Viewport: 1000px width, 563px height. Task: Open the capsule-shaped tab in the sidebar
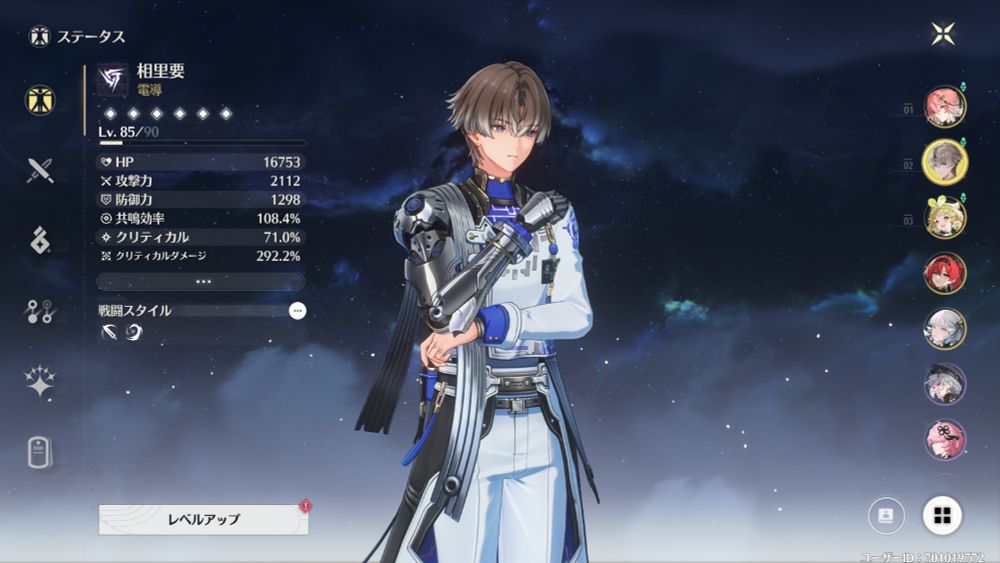pyautogui.click(x=40, y=452)
